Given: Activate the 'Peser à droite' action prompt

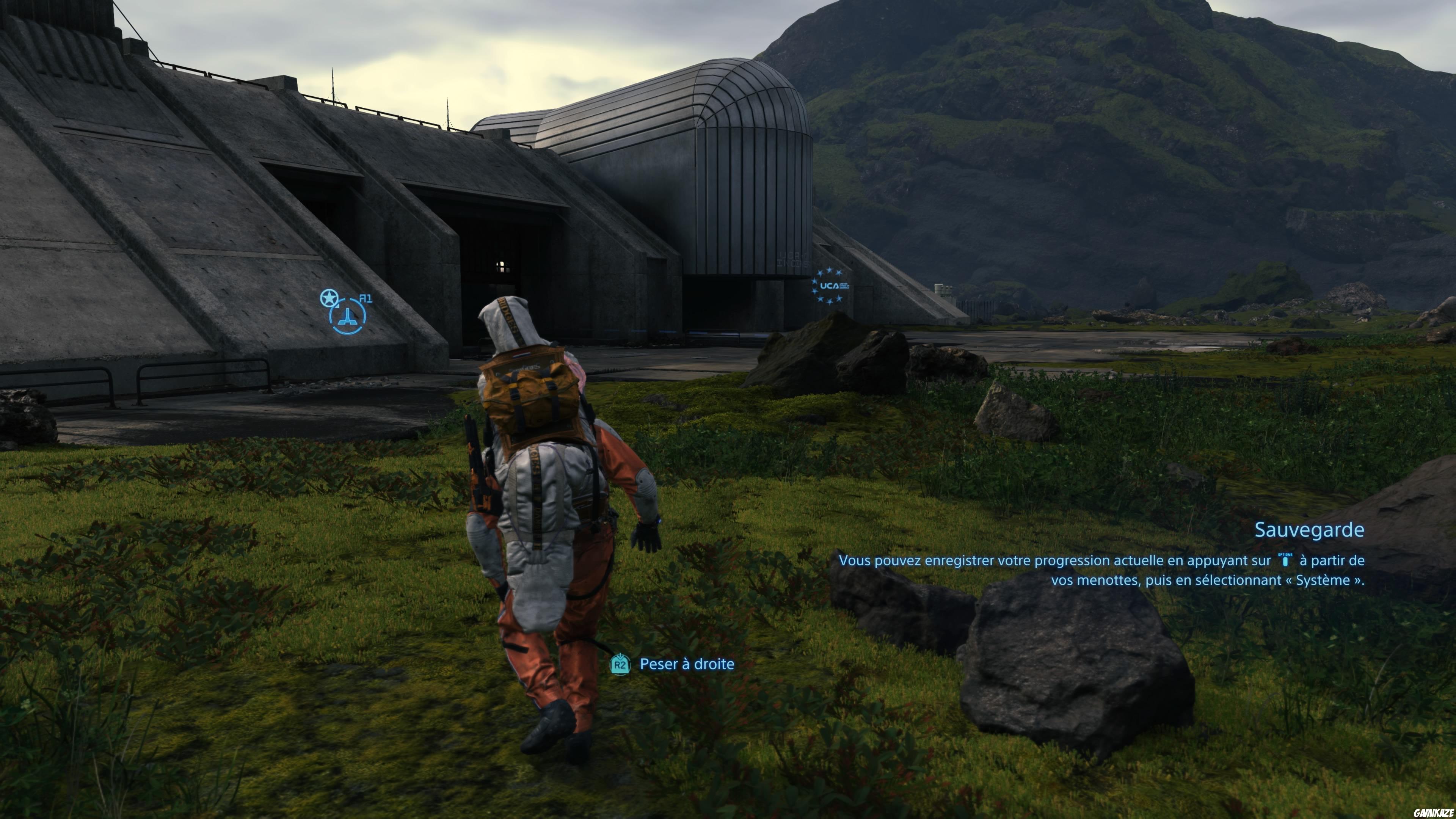Looking at the screenshot, I should 686,664.
